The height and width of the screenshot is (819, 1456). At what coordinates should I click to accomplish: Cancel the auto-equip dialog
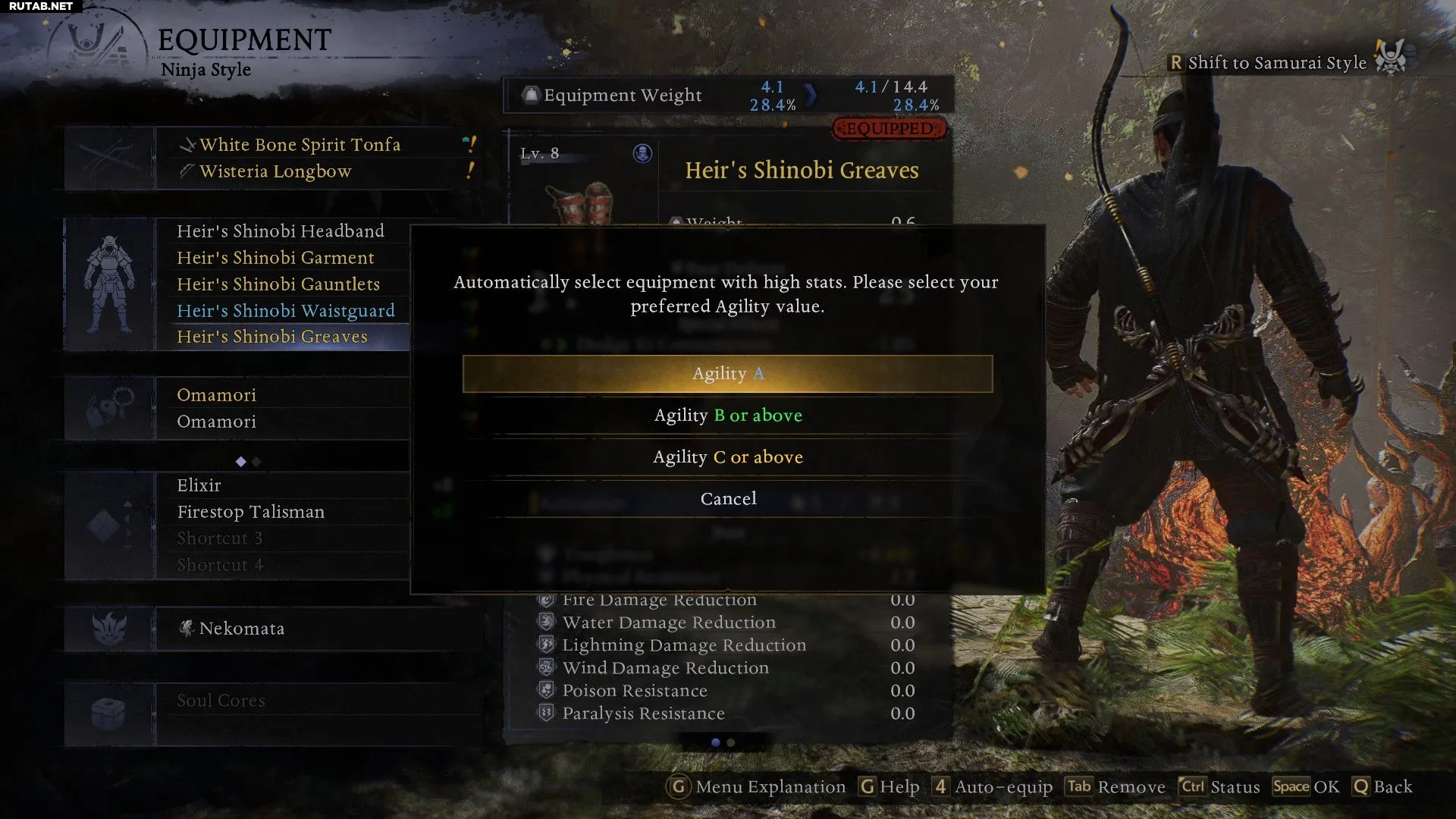[x=727, y=499]
